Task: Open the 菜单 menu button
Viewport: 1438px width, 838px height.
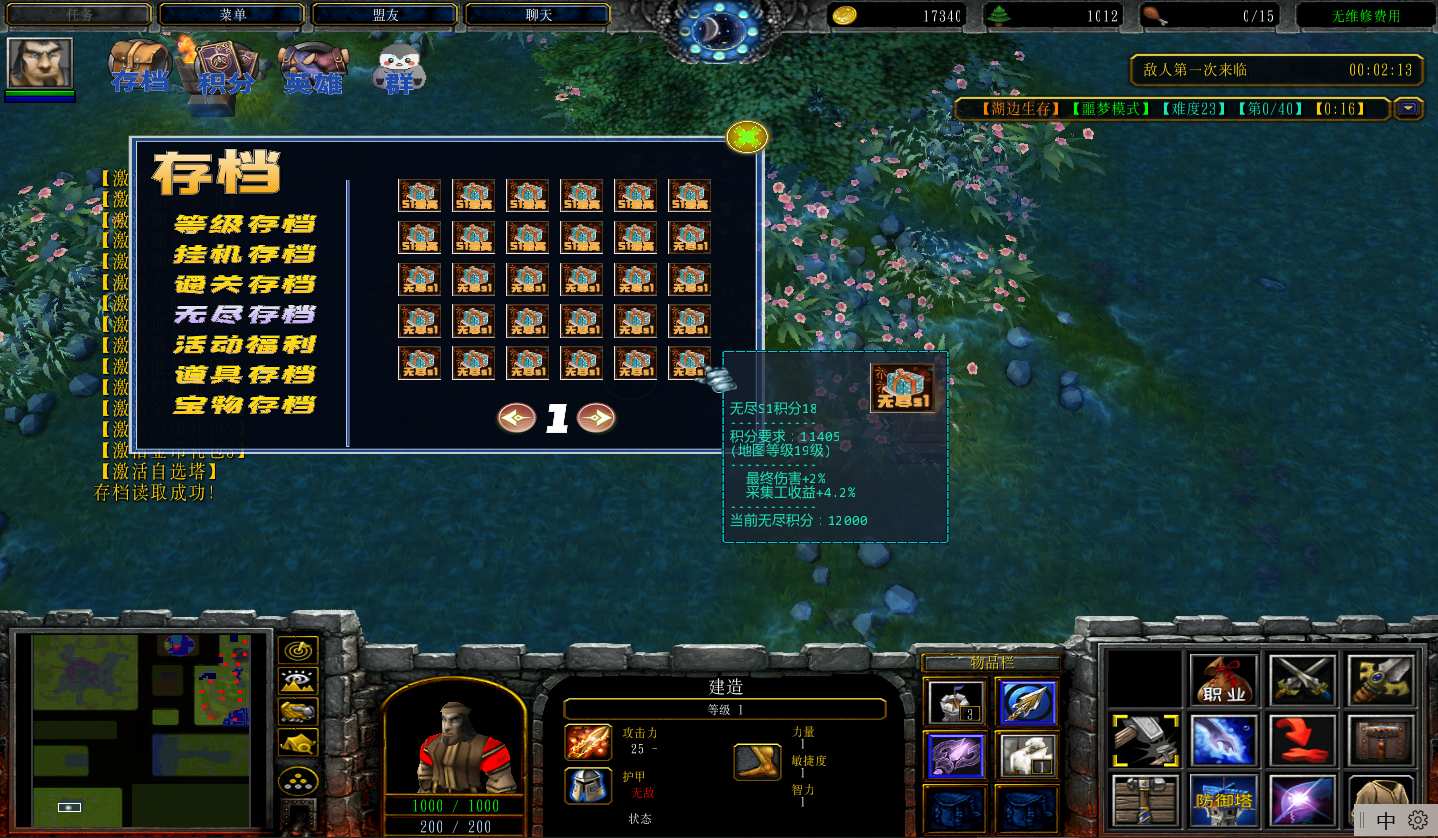Action: point(232,15)
